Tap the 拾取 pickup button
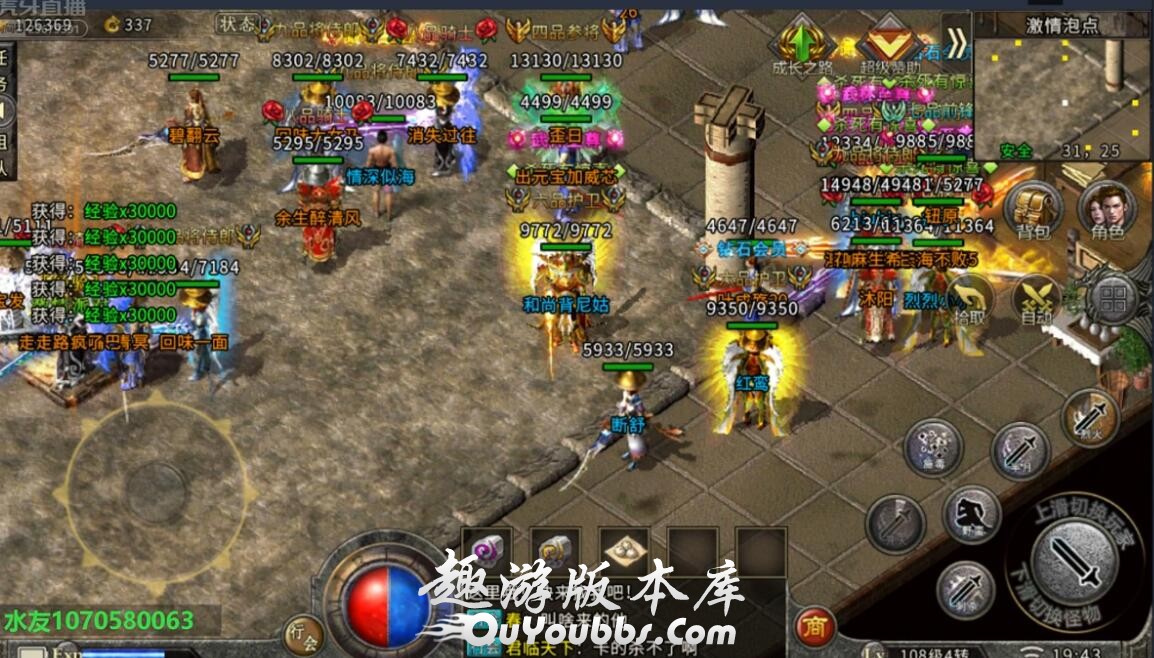This screenshot has height=658, width=1154. [967, 298]
